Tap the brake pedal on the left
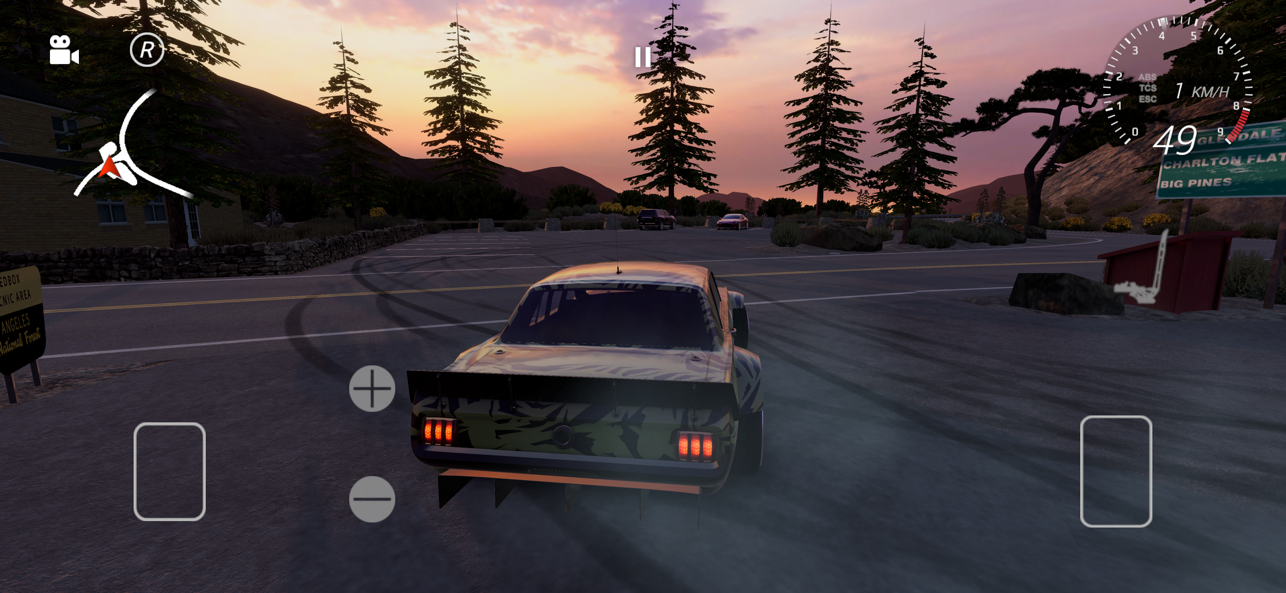 click(x=170, y=471)
